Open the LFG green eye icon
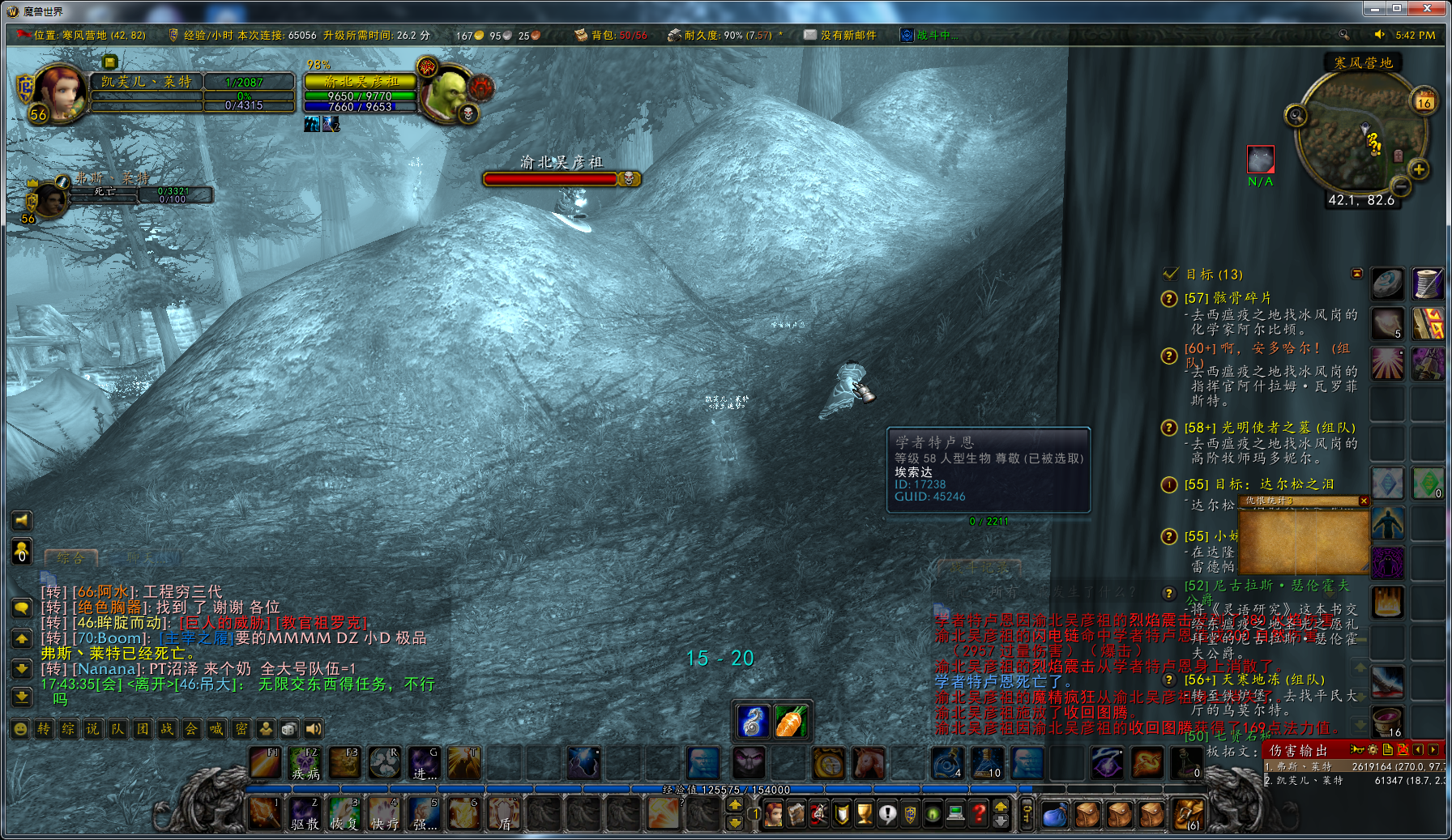The width and height of the screenshot is (1452, 840). 933,814
